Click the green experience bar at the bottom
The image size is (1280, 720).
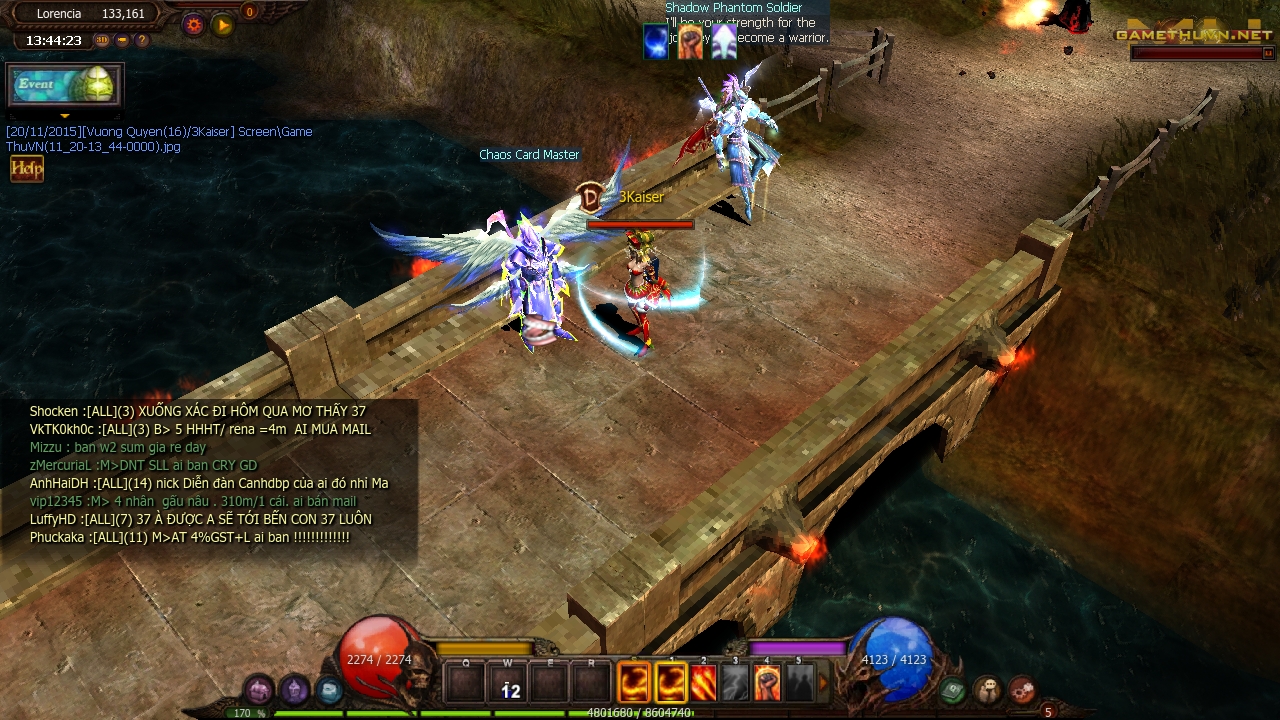tap(500, 714)
